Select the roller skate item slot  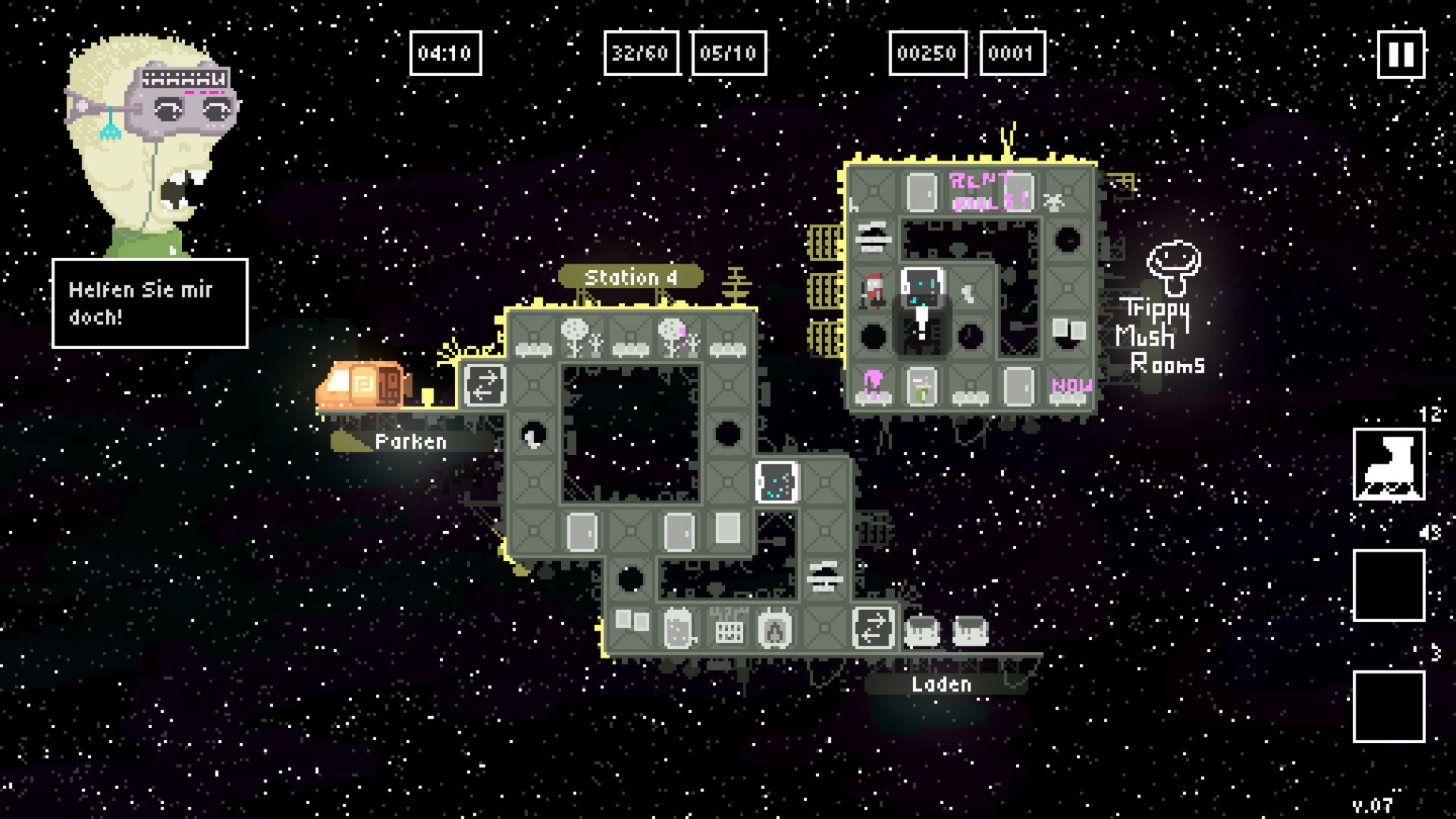(1389, 464)
